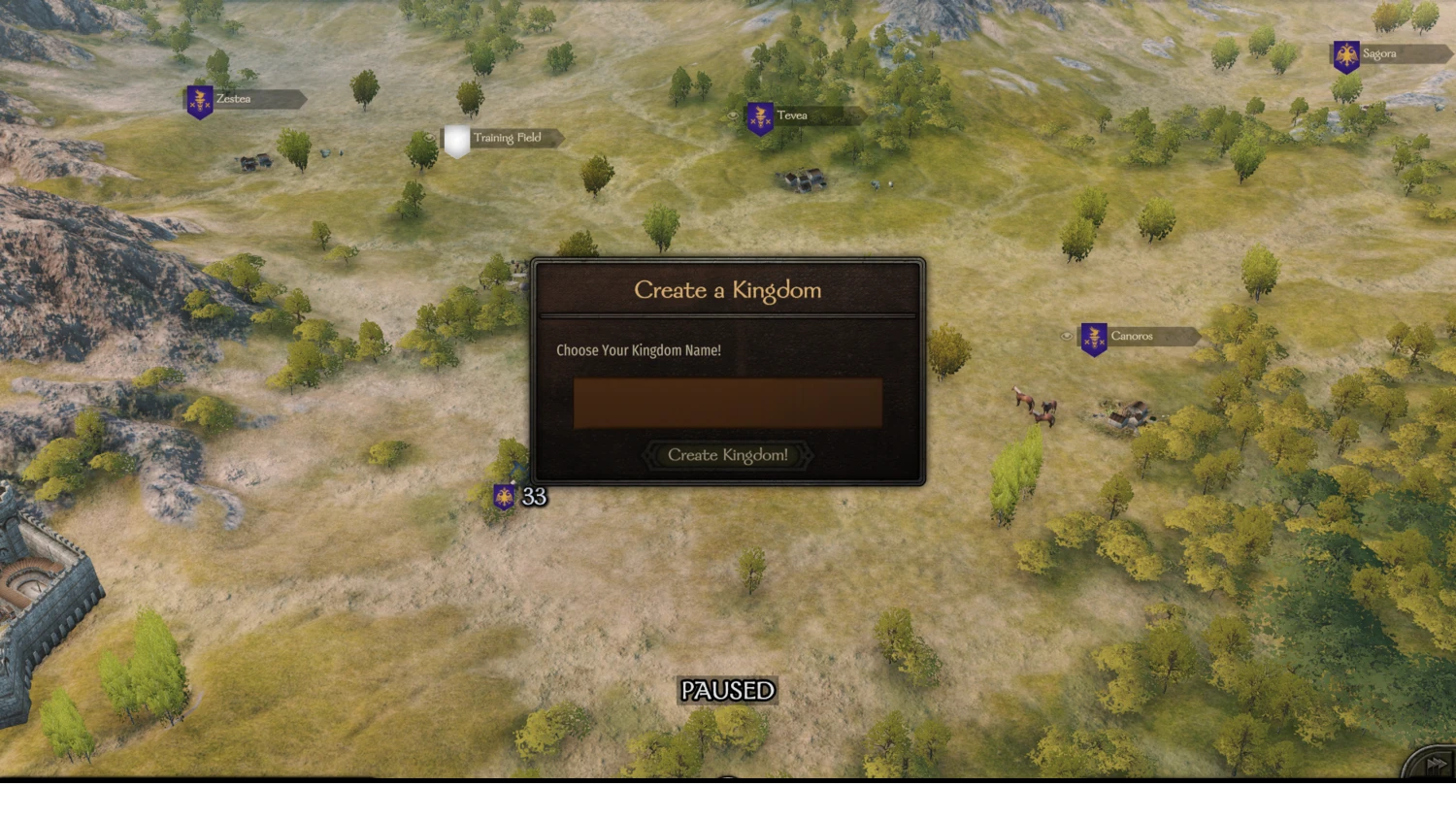Toggle the eye tracker beside Canoros
This screenshot has width=1456, height=819.
coord(1067,335)
